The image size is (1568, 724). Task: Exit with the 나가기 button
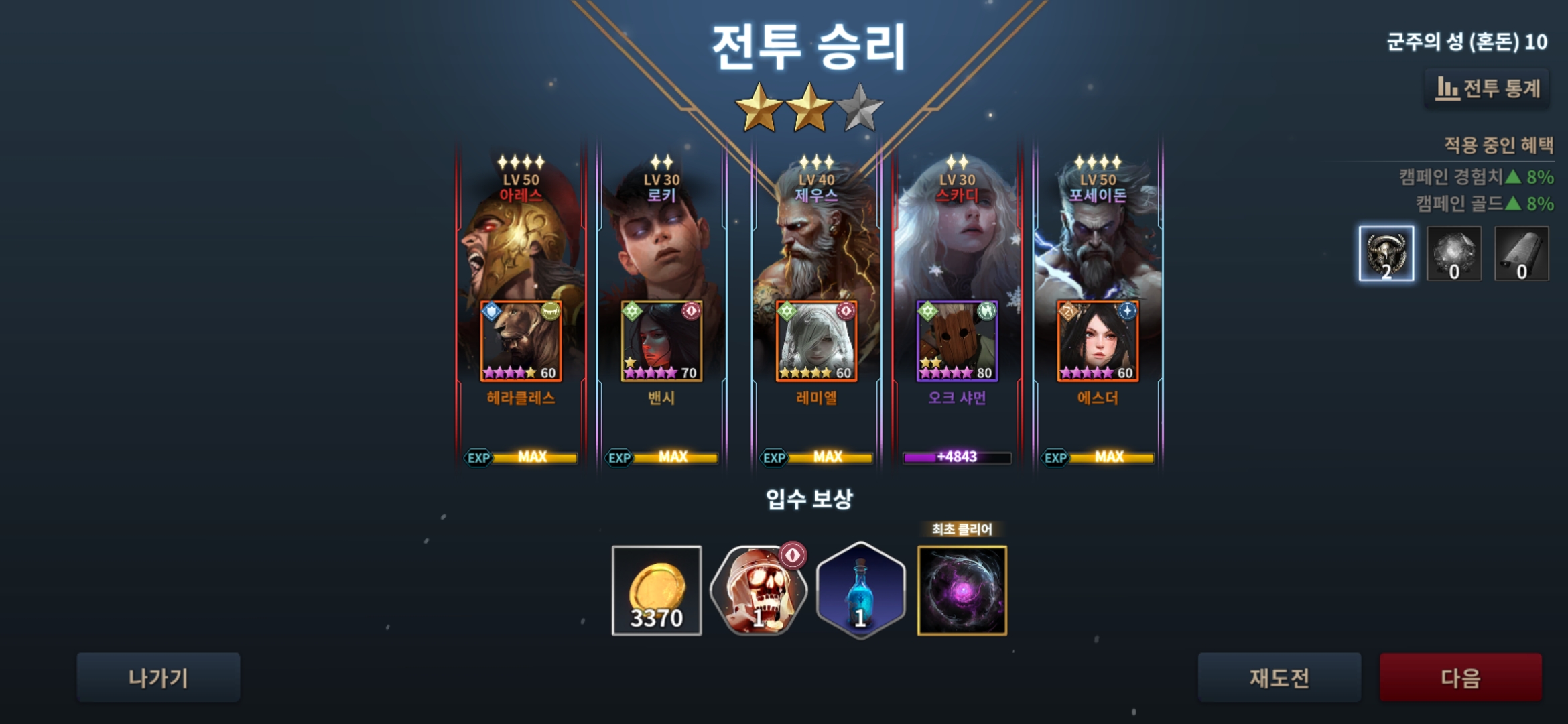pos(158,678)
